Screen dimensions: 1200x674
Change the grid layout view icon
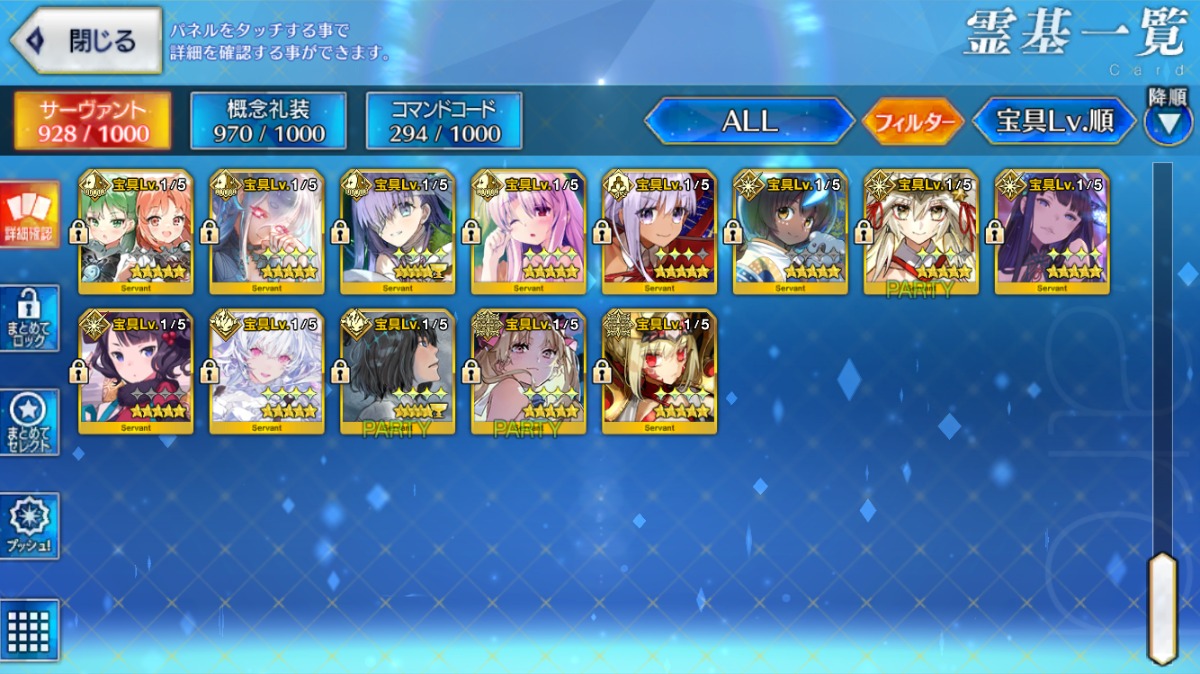[x=29, y=629]
